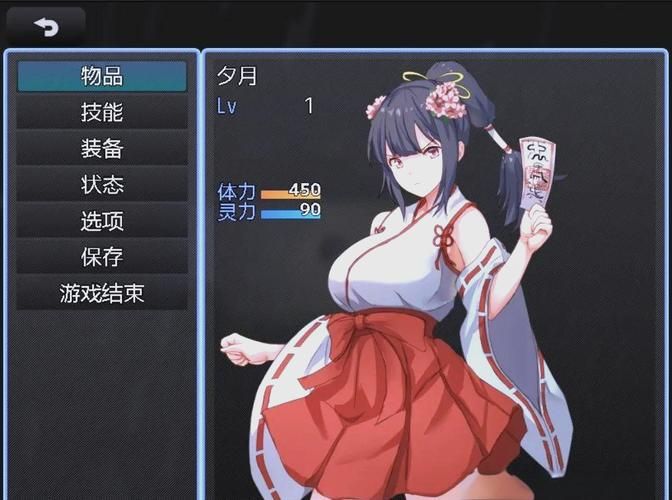Open the 物品 items menu

(102, 76)
